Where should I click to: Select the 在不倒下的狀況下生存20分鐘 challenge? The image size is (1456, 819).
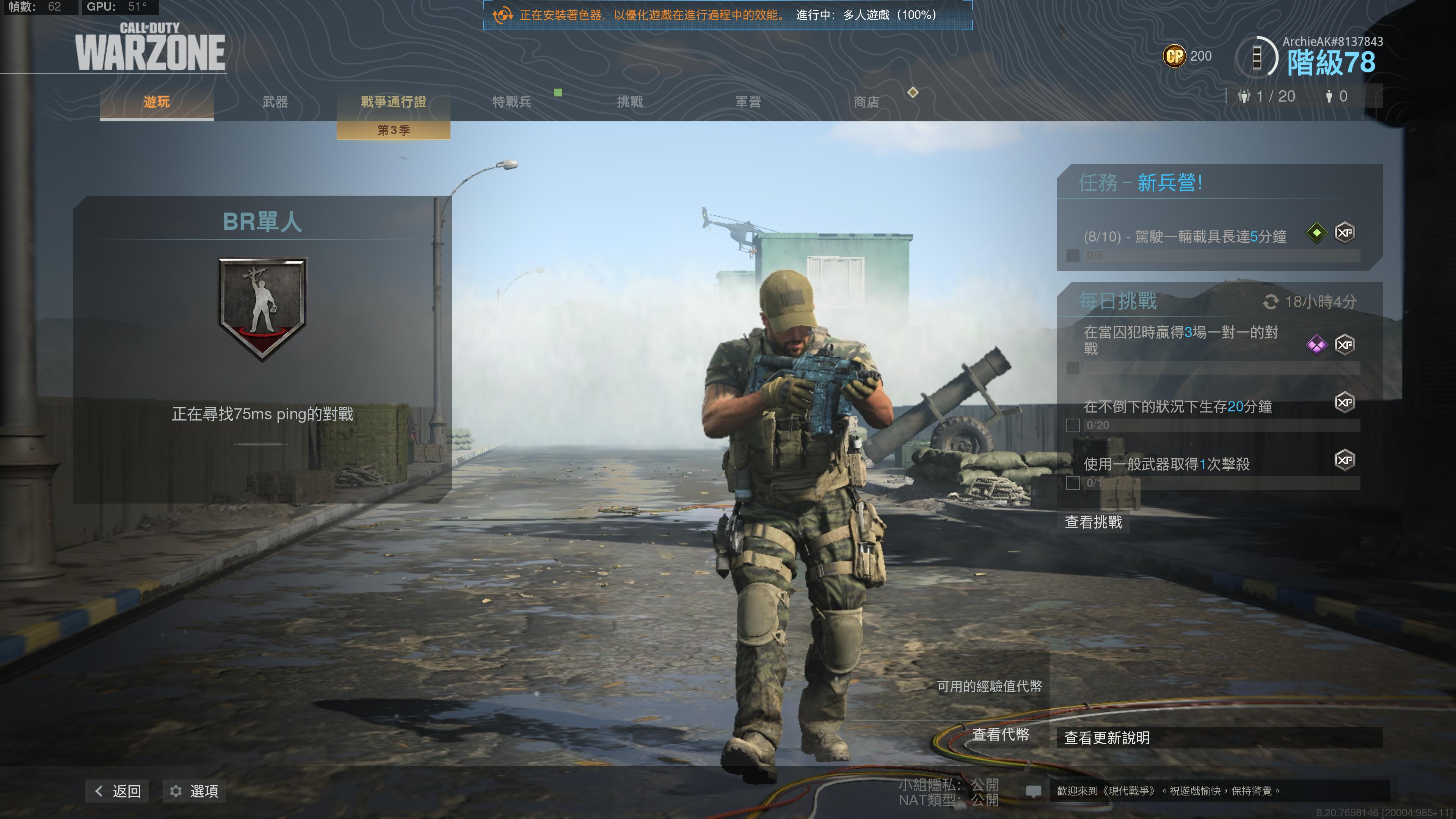click(1177, 406)
